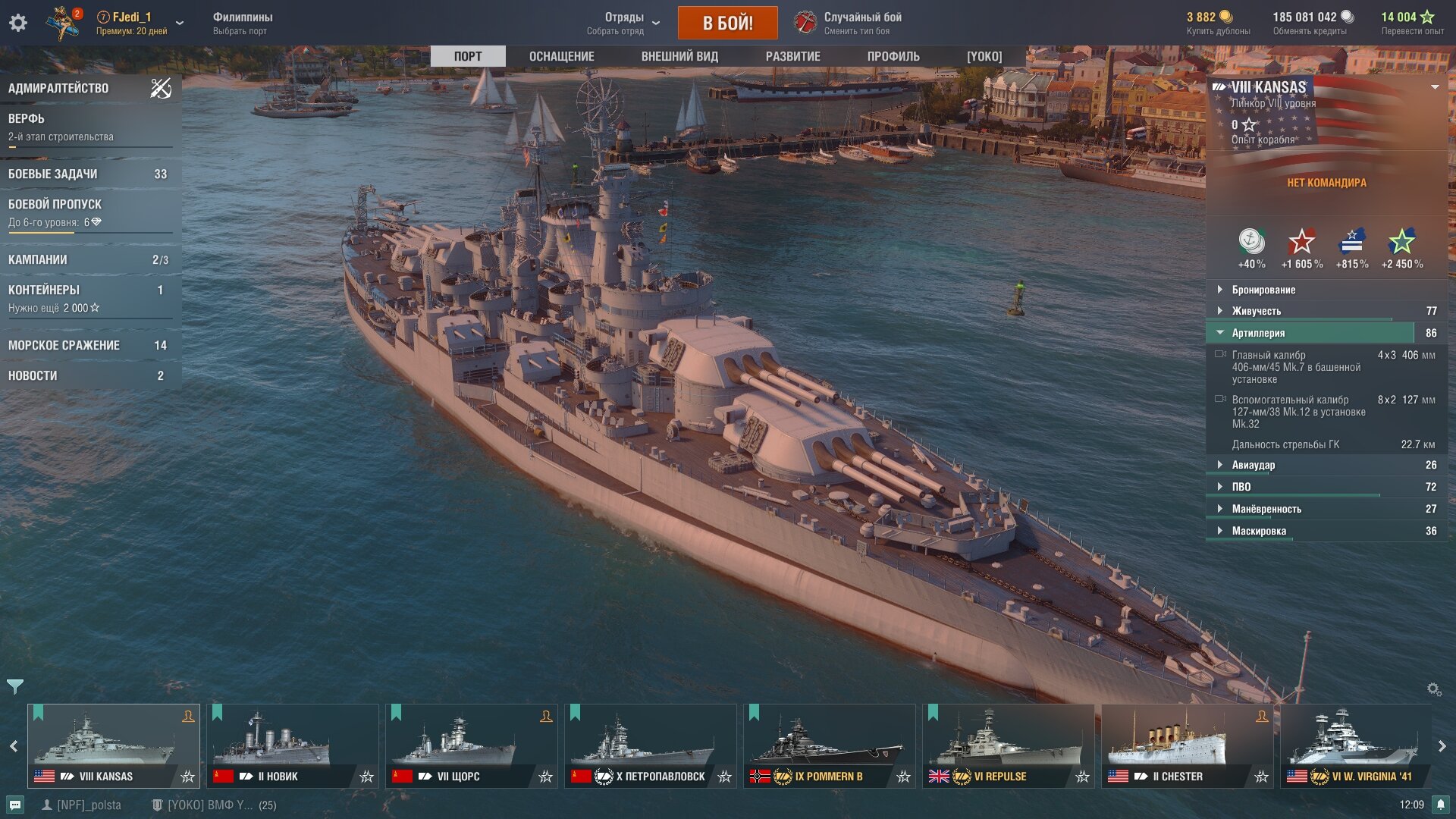Screen dimensions: 1456x819
Task: Open the settings gear menu
Action: coord(18,23)
